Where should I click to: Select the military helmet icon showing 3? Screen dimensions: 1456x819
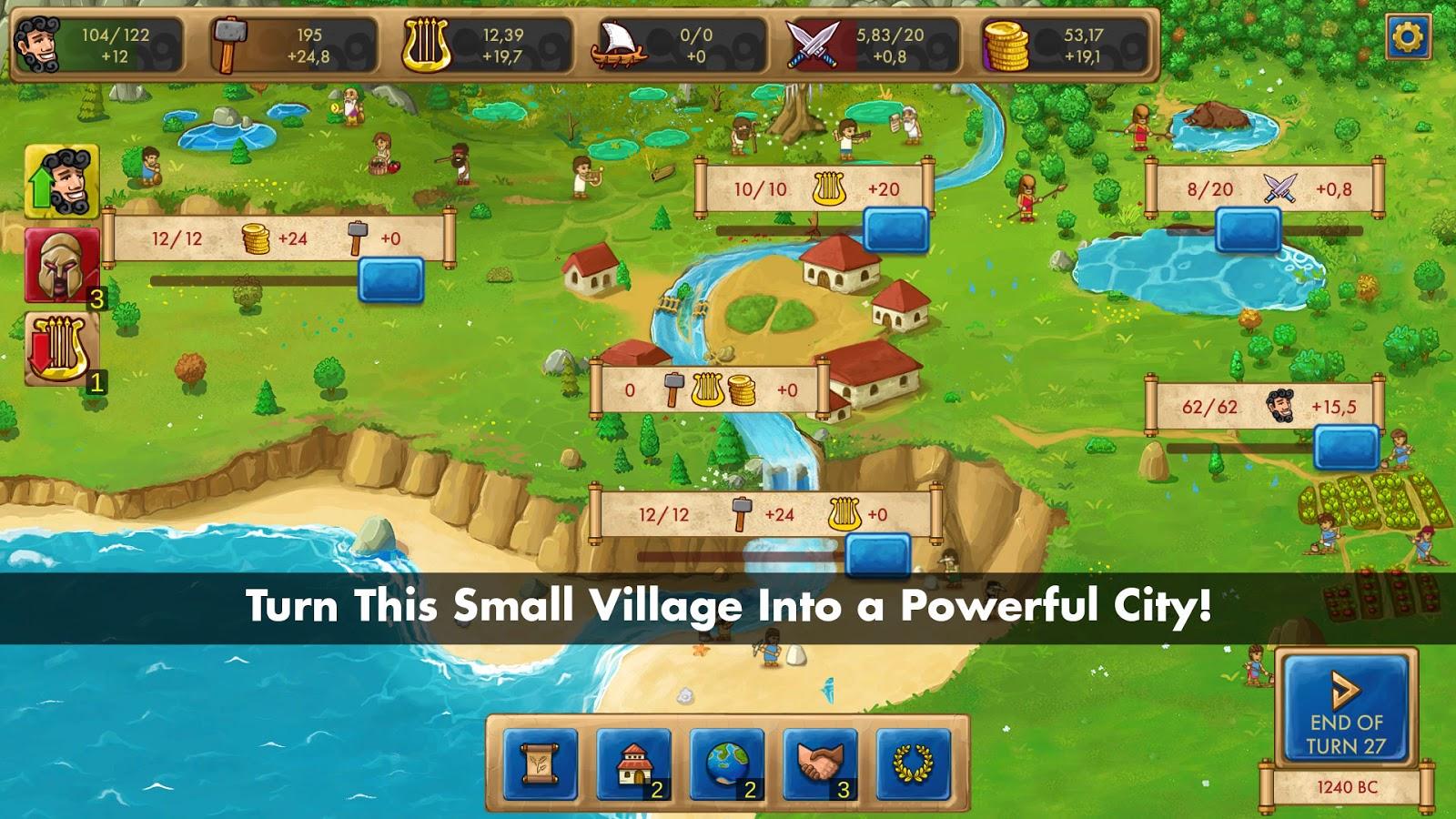point(61,264)
